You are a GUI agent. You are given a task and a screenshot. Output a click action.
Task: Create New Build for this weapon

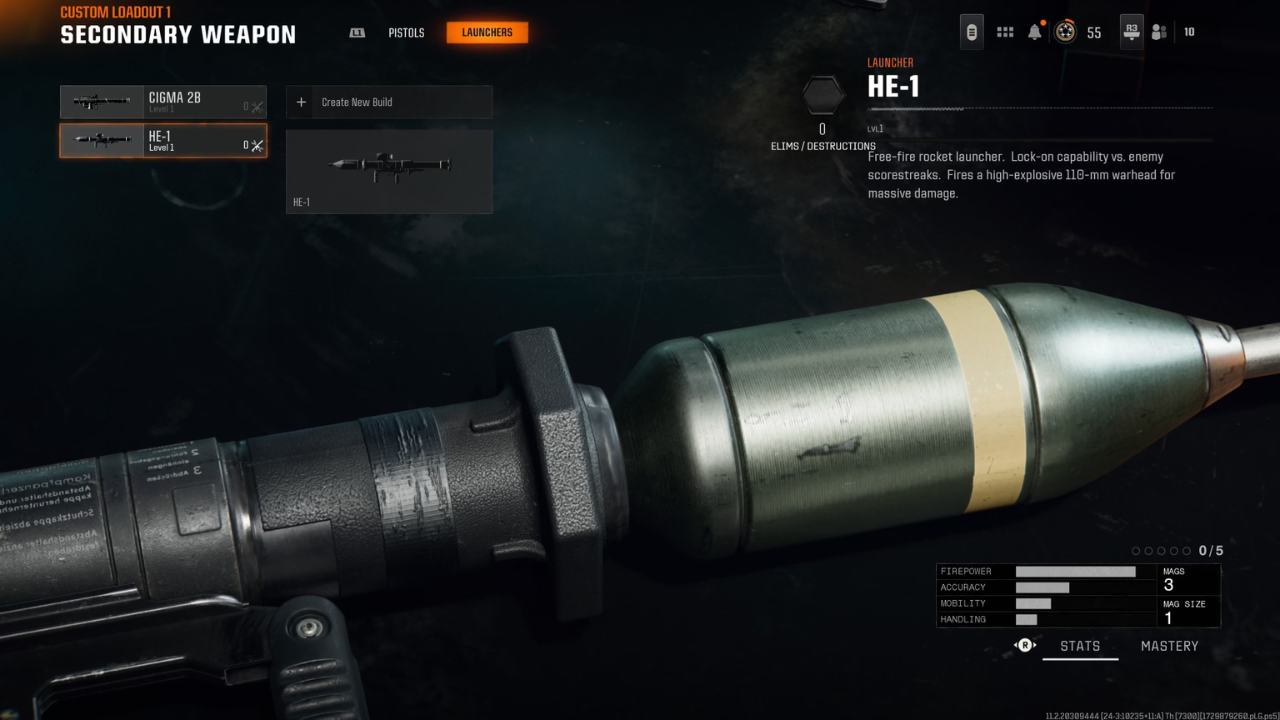(389, 102)
